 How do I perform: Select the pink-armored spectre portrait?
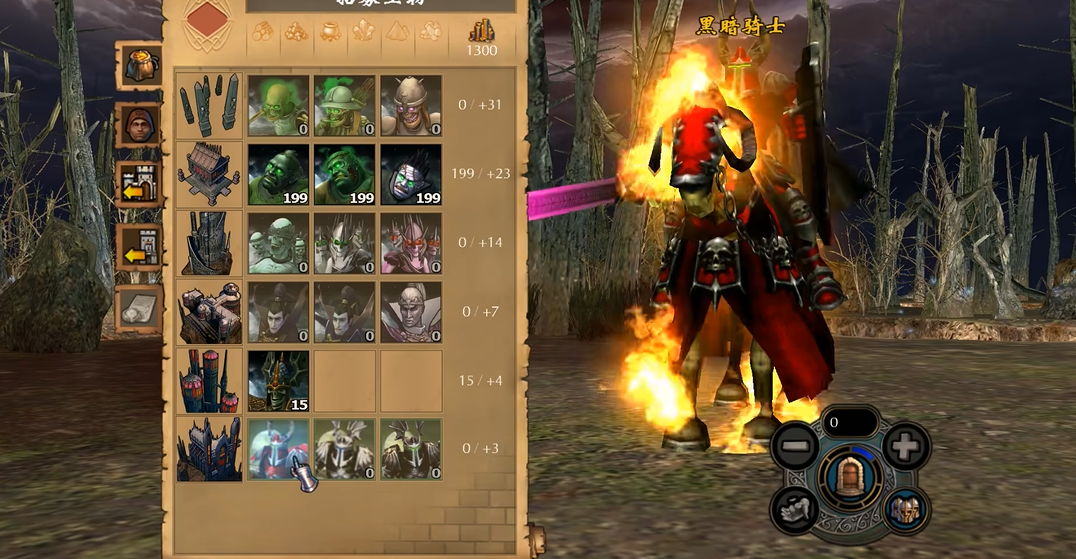pos(410,243)
